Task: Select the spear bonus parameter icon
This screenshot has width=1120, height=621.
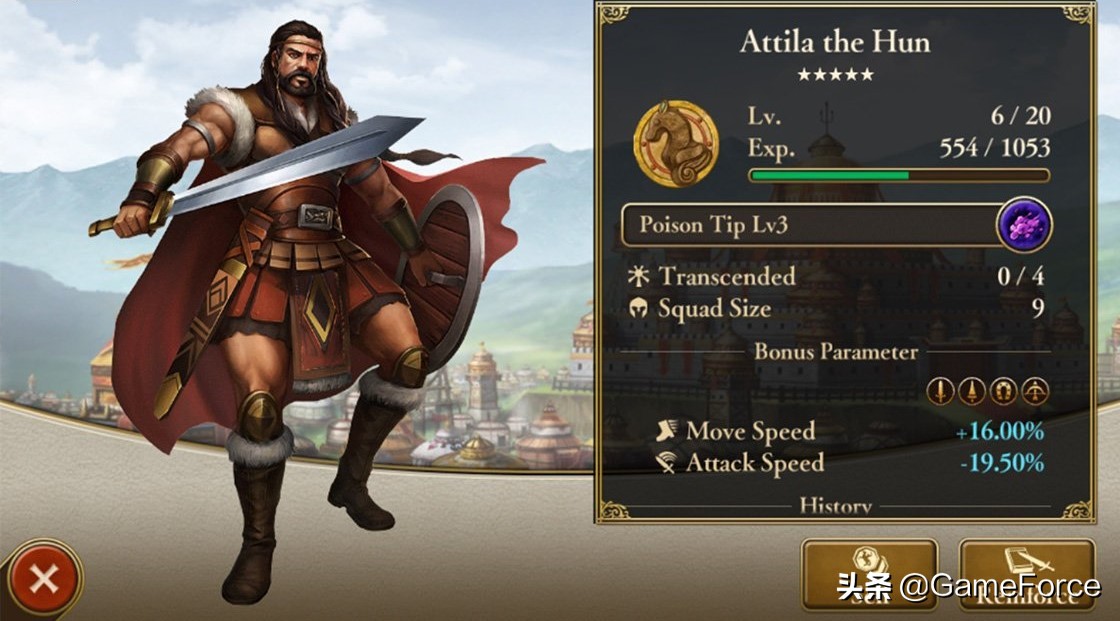Action: pos(971,391)
